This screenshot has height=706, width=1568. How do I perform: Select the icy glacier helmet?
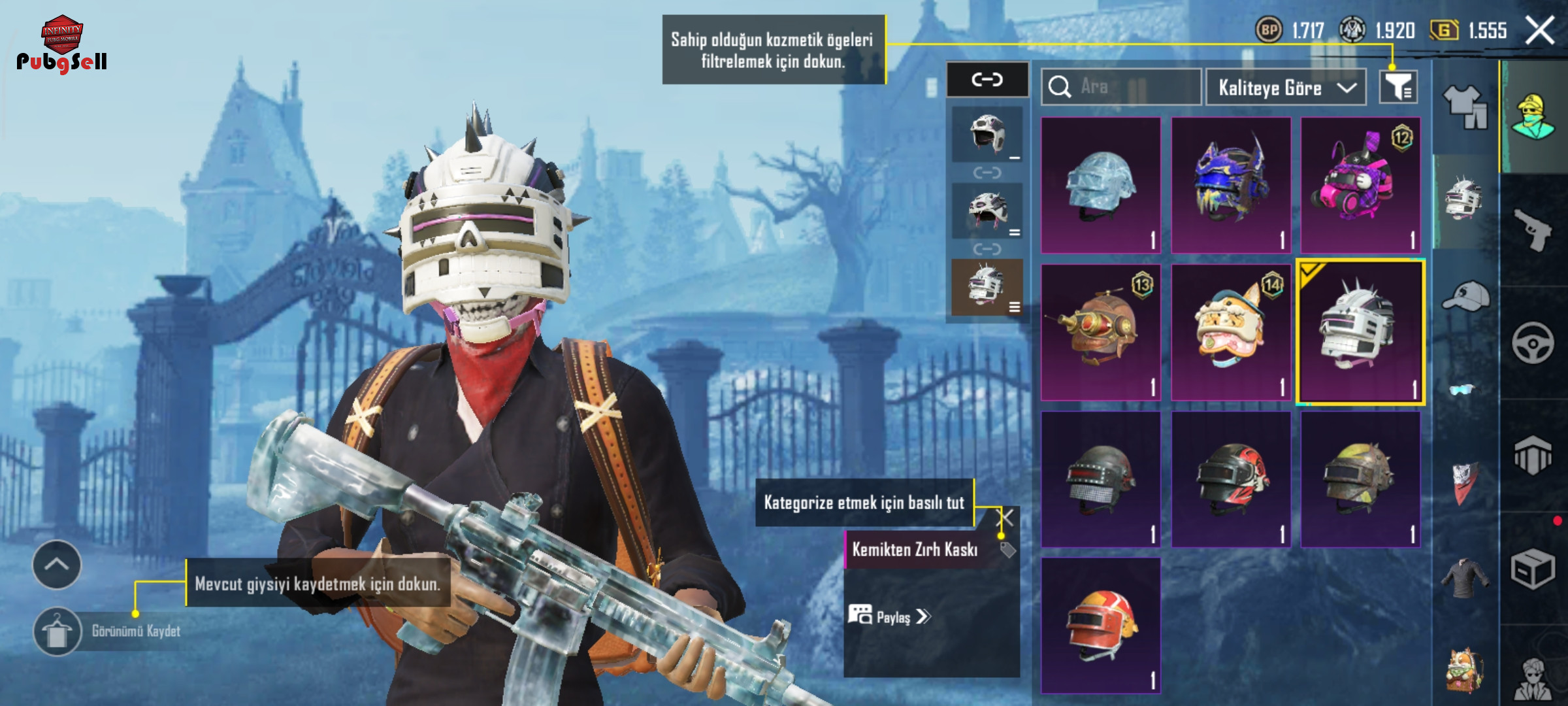[1101, 185]
